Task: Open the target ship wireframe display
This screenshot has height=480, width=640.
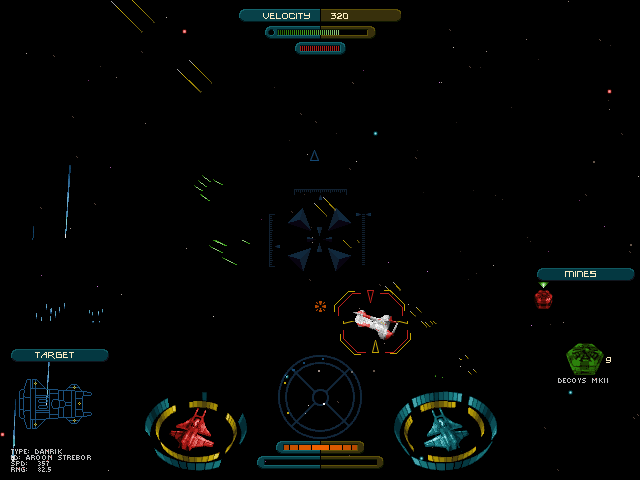Action: (54, 404)
